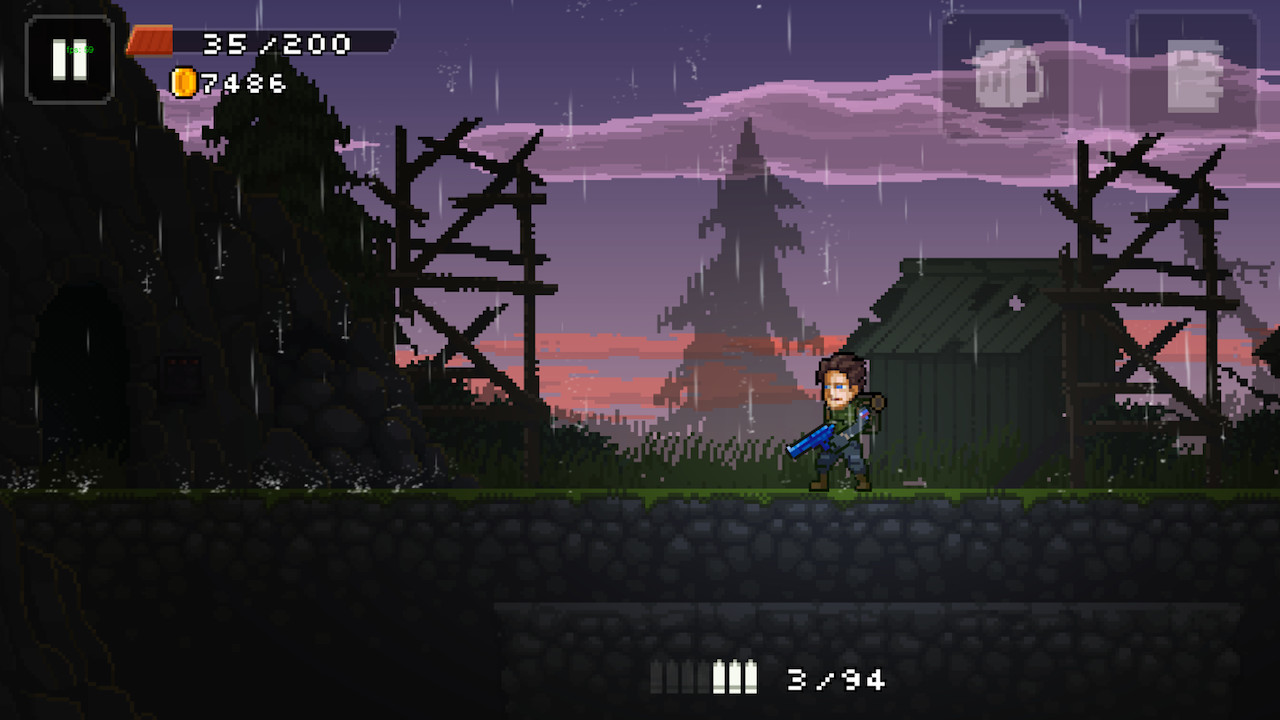The image size is (1280, 720).
Task: Select the greyed-out bullets in the ammo indicator
Action: coord(678,679)
